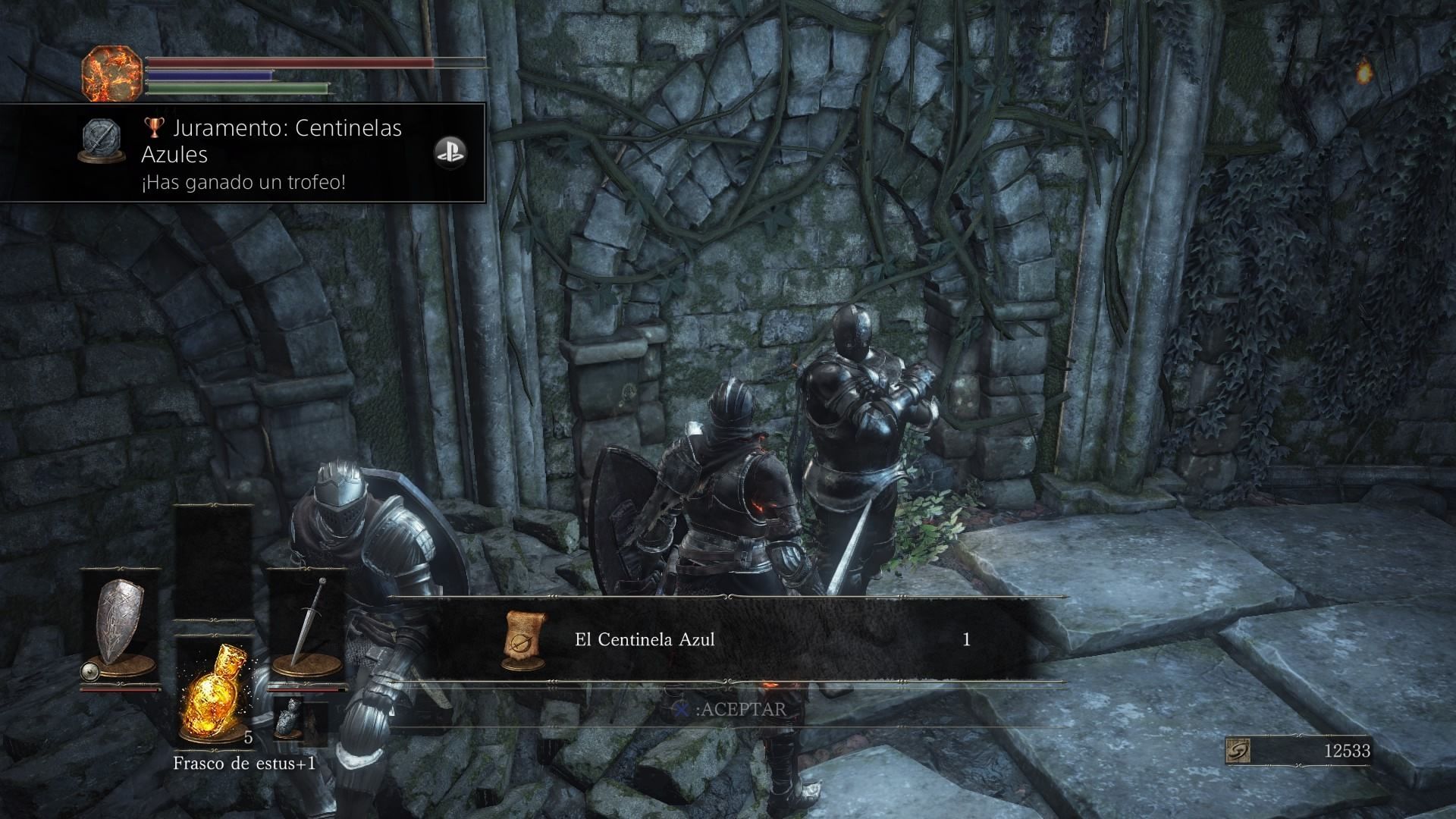Select the El Centinela Azul item row
1456x819 pixels.
[726, 640]
